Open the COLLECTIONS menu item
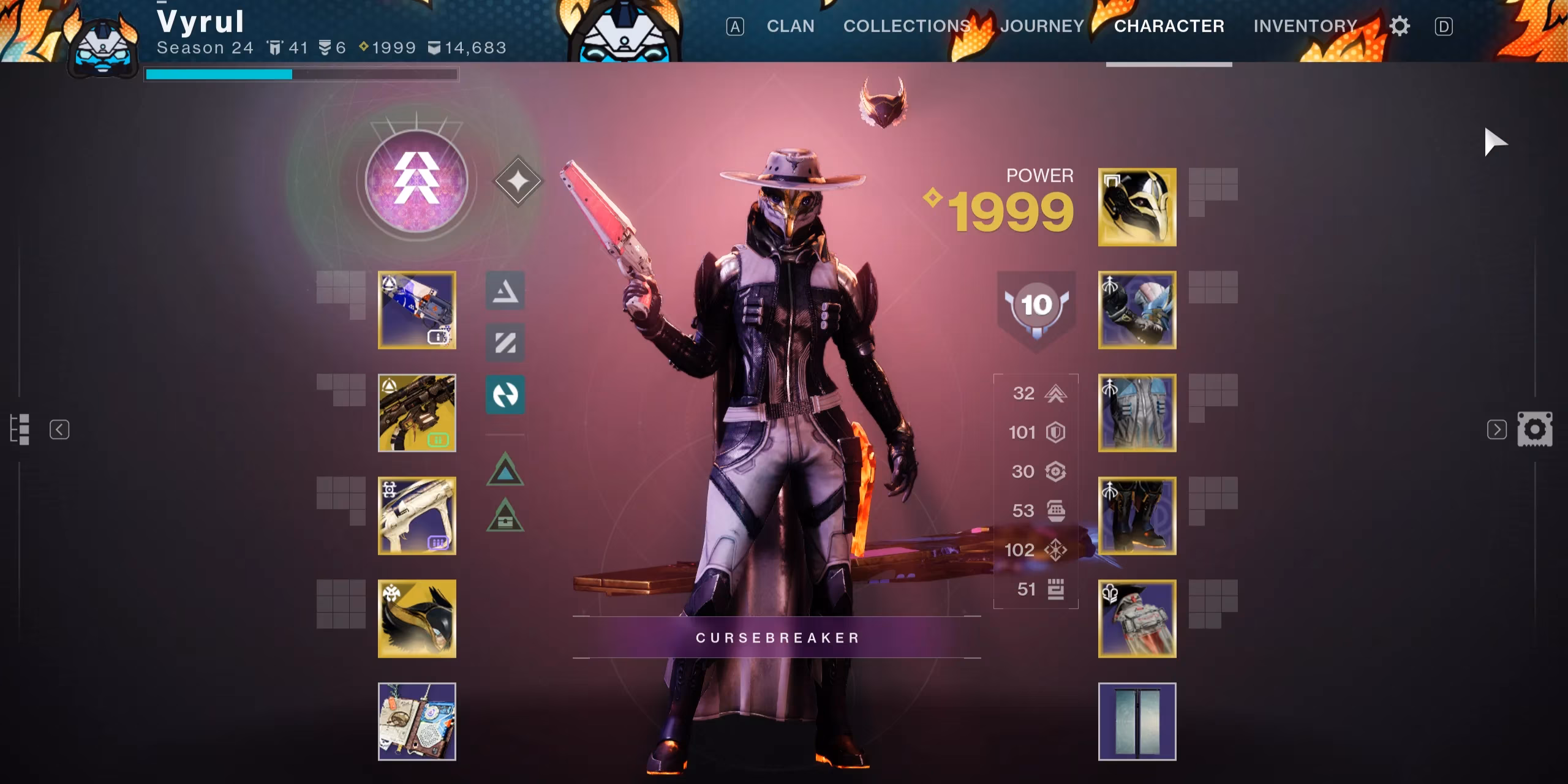Screen dimensions: 1568x784 pos(907,26)
